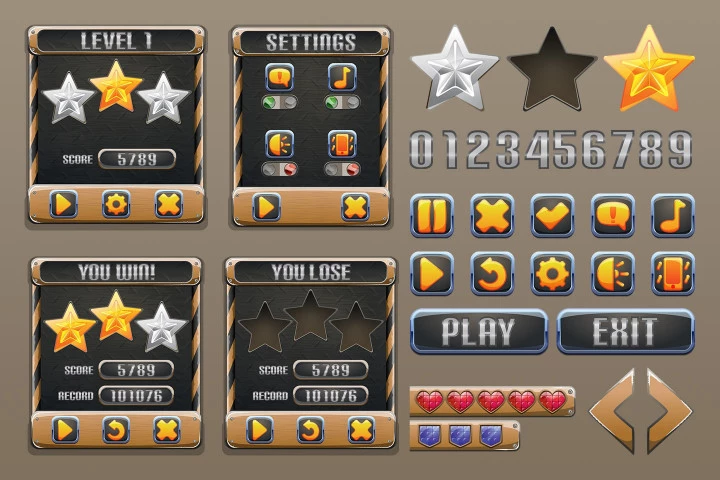Click the large PLAY button
720x480 pixels.
tap(478, 331)
